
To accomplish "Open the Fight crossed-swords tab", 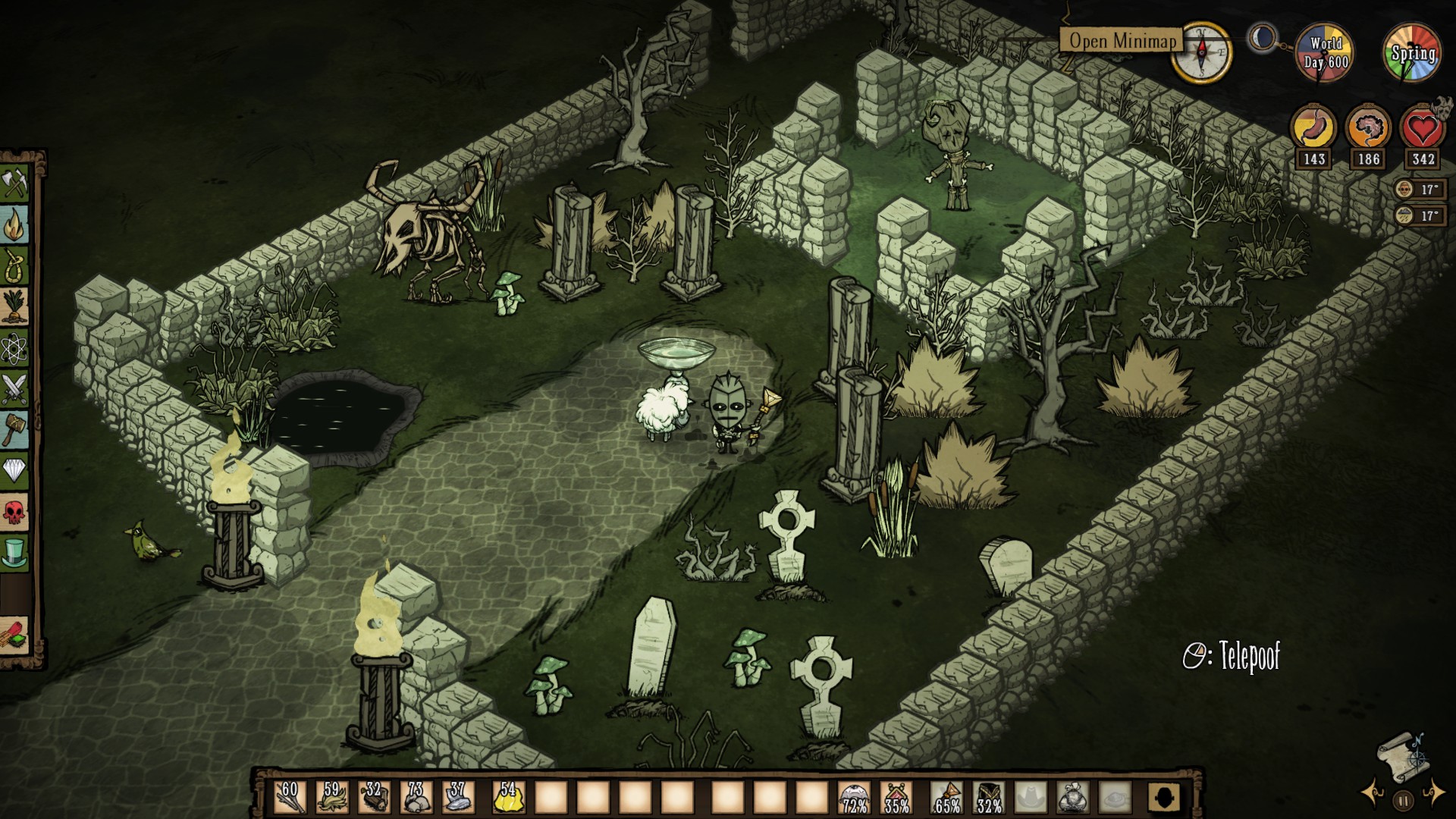I will [x=14, y=389].
